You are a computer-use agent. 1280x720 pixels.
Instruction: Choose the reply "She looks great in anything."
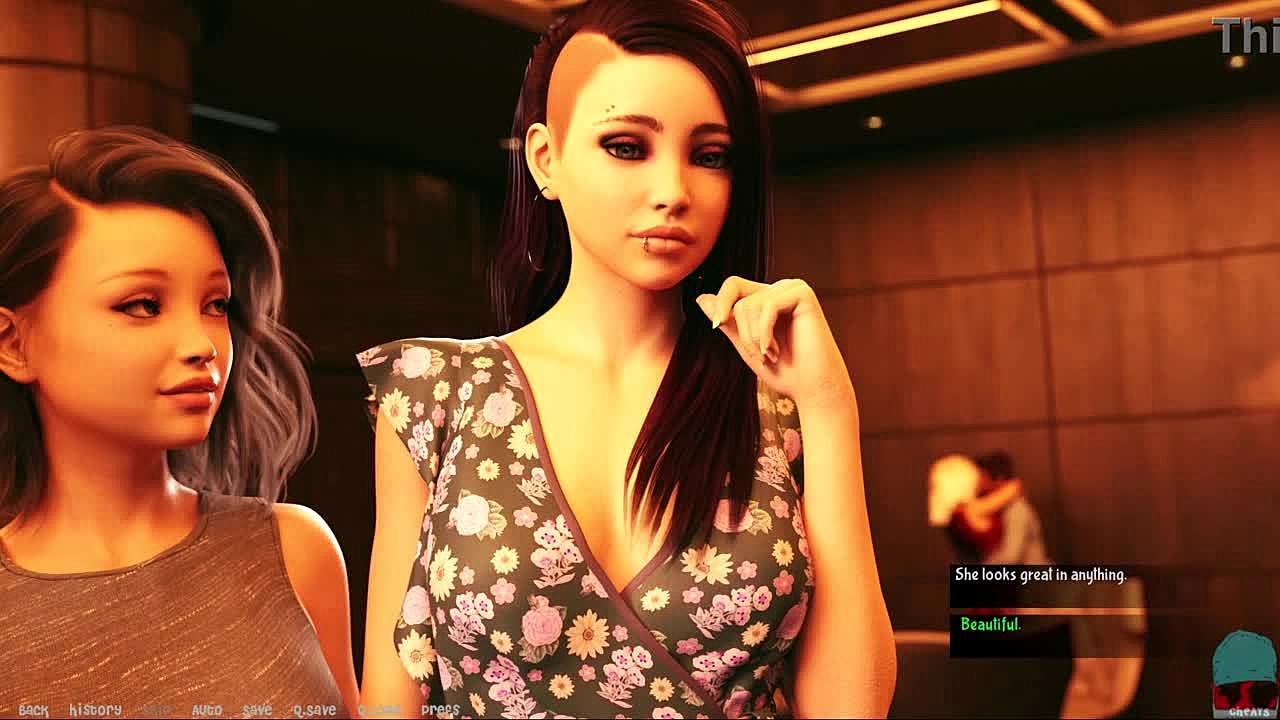(1040, 575)
